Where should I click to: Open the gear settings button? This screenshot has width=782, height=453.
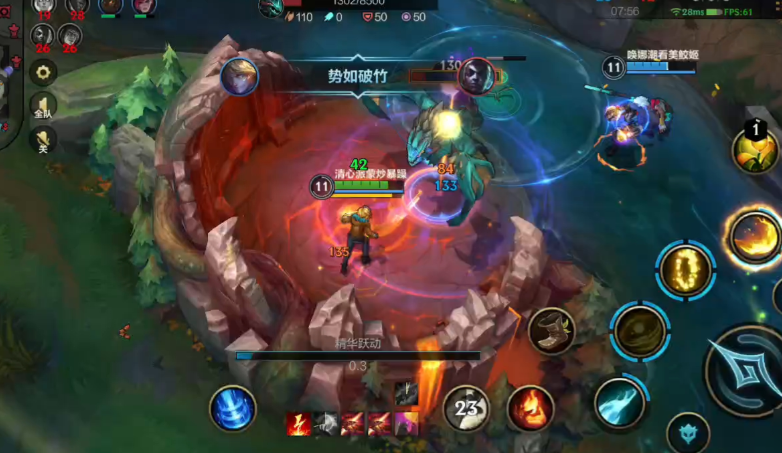coord(42,72)
